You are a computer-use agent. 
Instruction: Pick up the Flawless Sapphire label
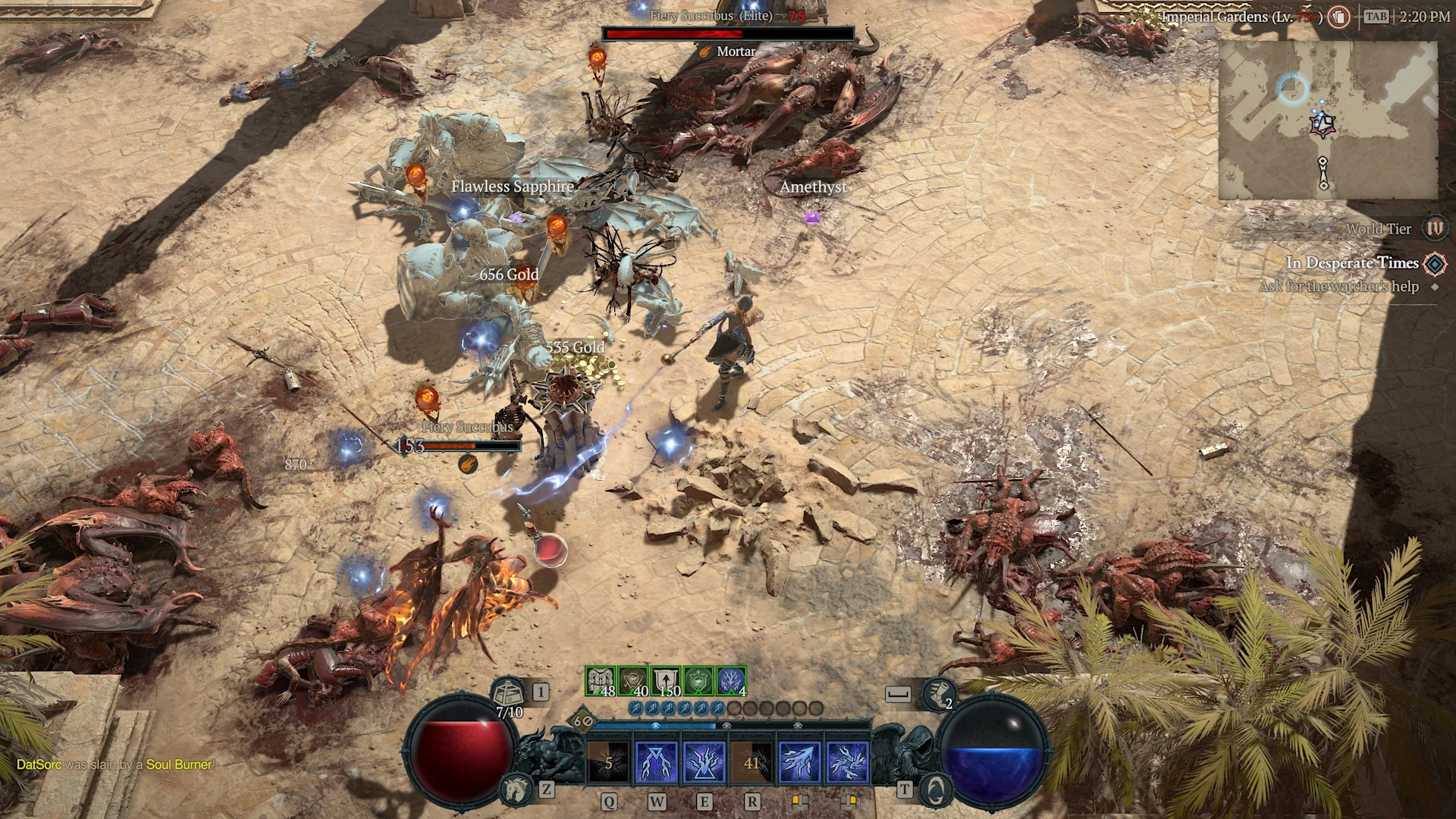pyautogui.click(x=512, y=187)
